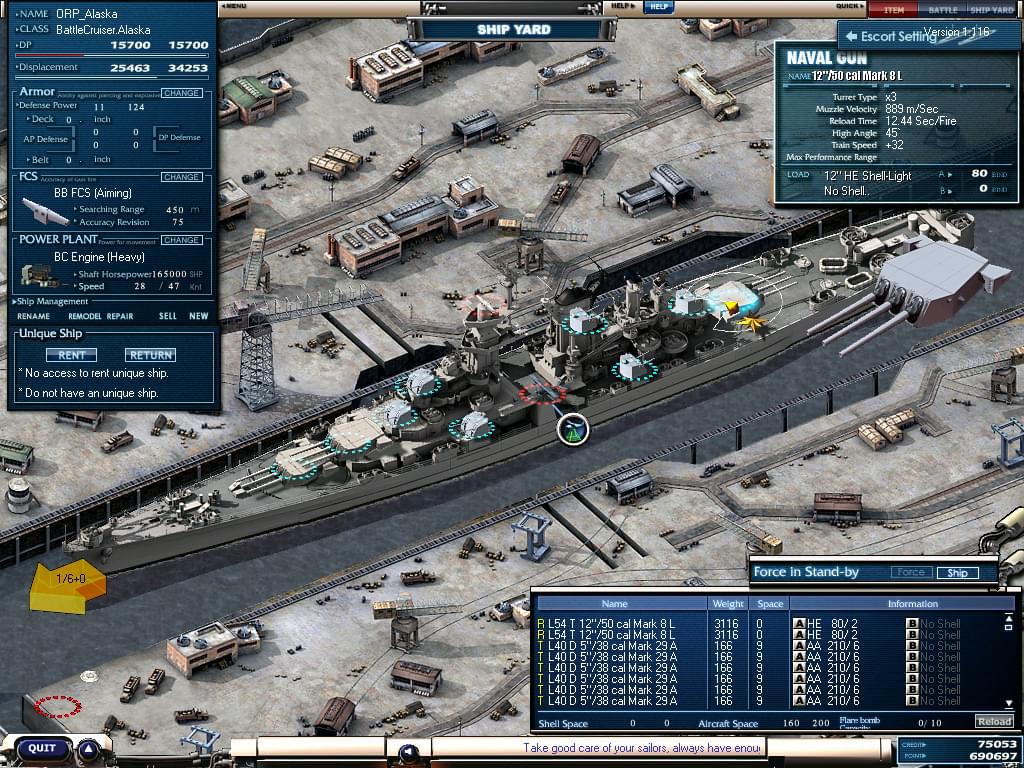
Task: Open the Quick menu in the top bar
Action: coord(849,6)
